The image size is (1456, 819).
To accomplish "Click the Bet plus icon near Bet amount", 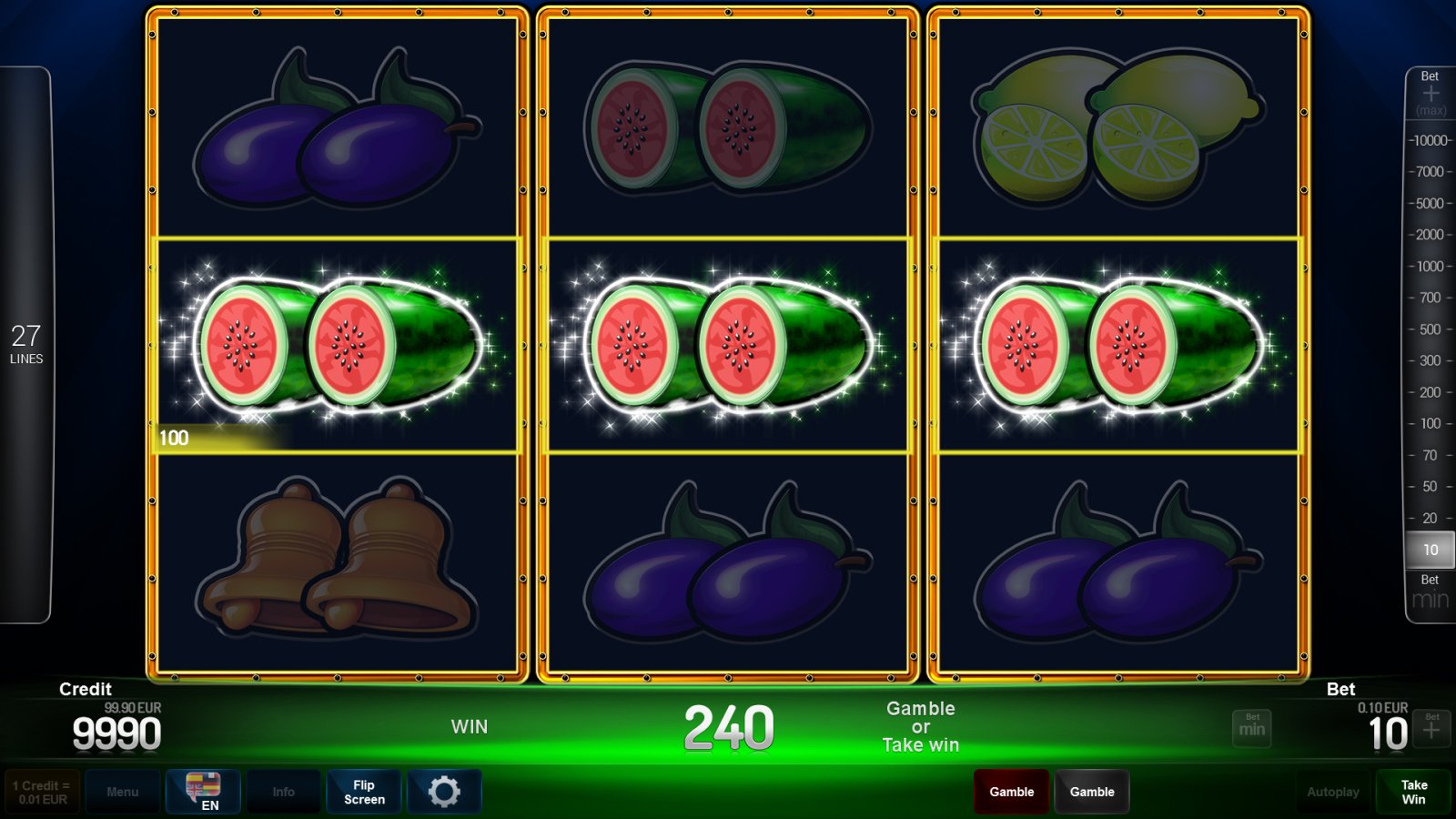I will pyautogui.click(x=1430, y=728).
